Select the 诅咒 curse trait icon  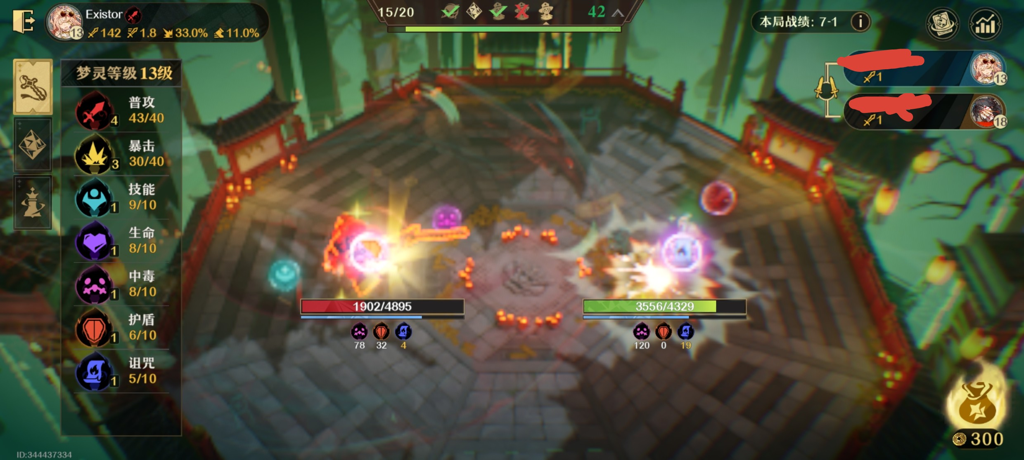coord(94,372)
